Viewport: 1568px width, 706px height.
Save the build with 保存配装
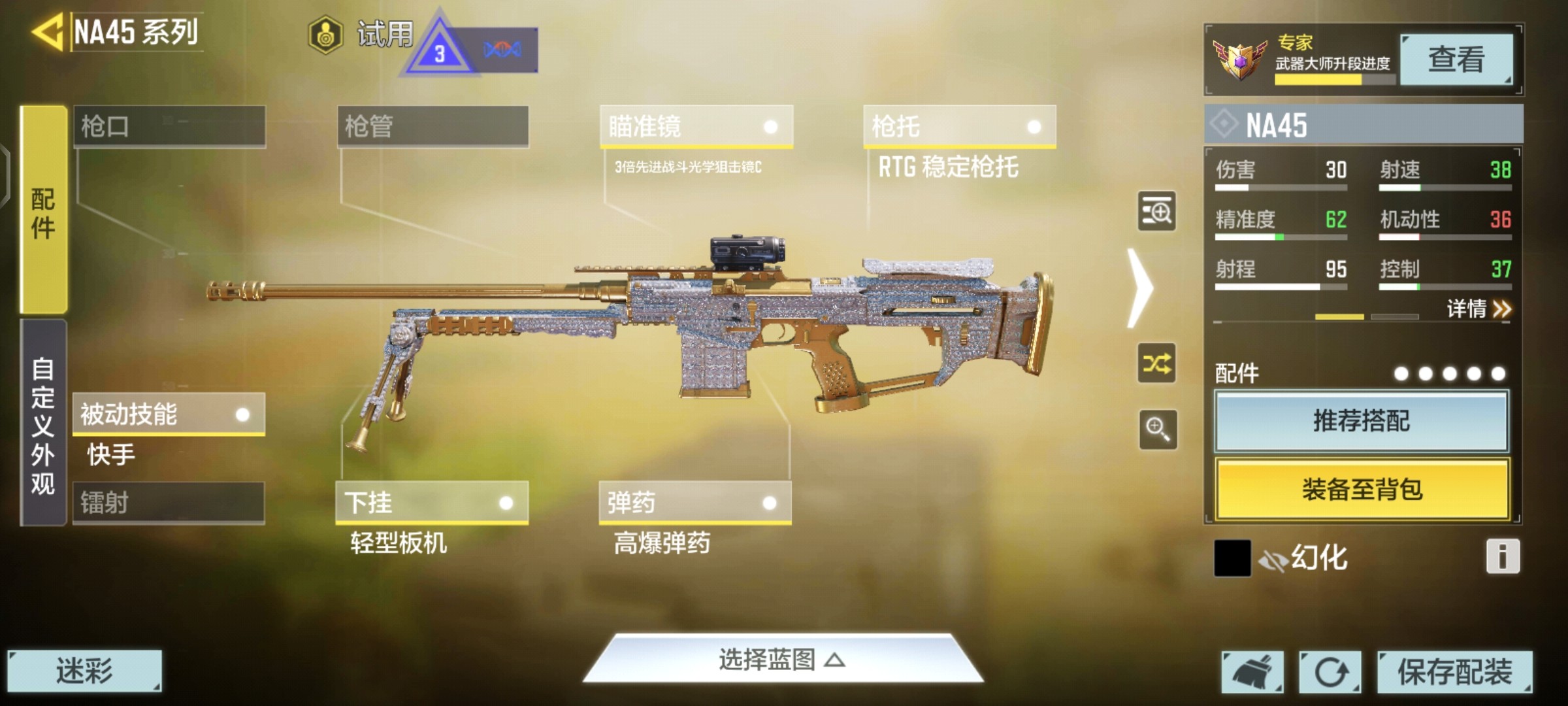1454,671
